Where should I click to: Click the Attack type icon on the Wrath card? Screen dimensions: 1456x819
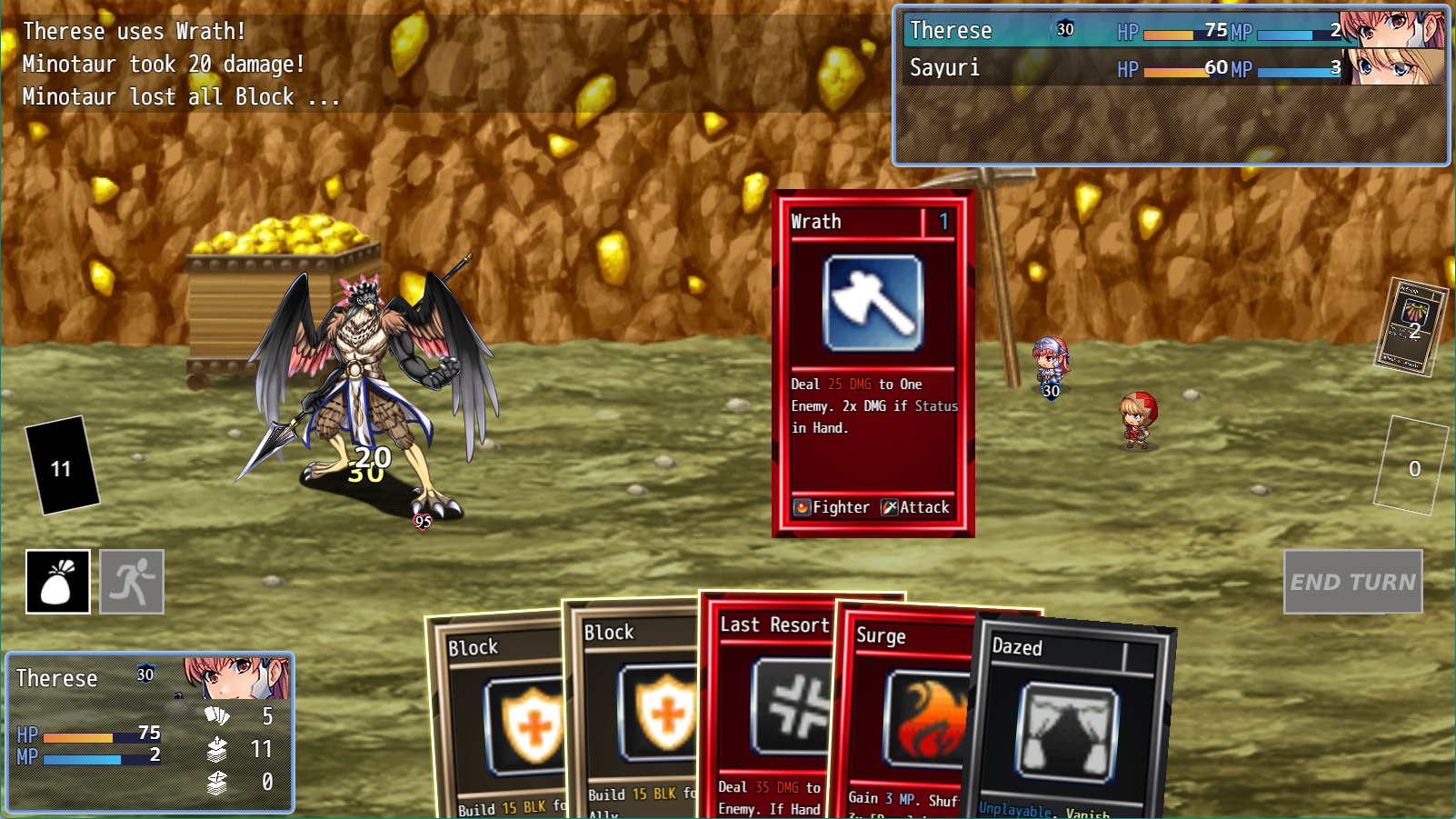coord(890,506)
